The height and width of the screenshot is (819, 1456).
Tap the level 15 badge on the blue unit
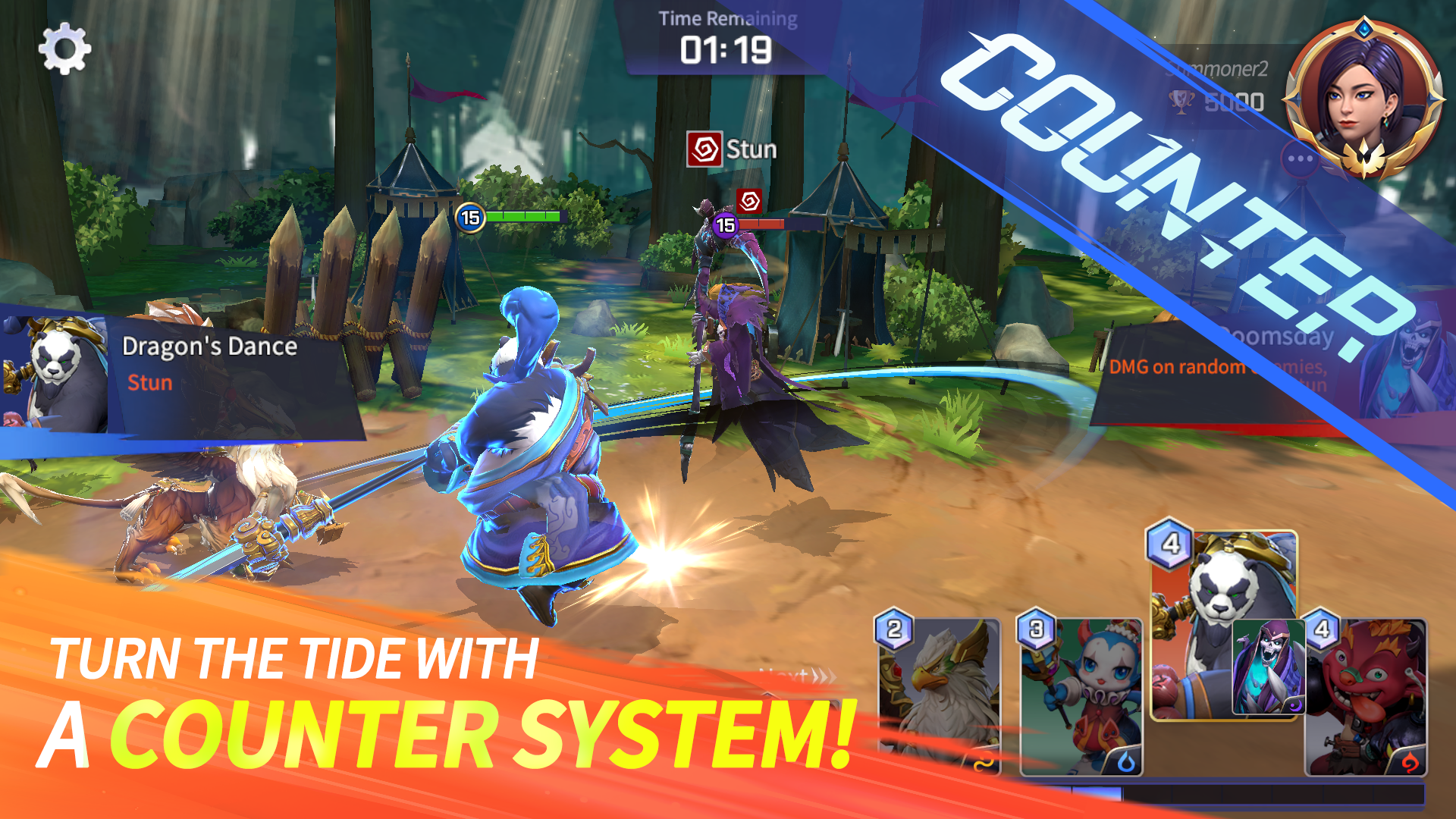point(472,218)
